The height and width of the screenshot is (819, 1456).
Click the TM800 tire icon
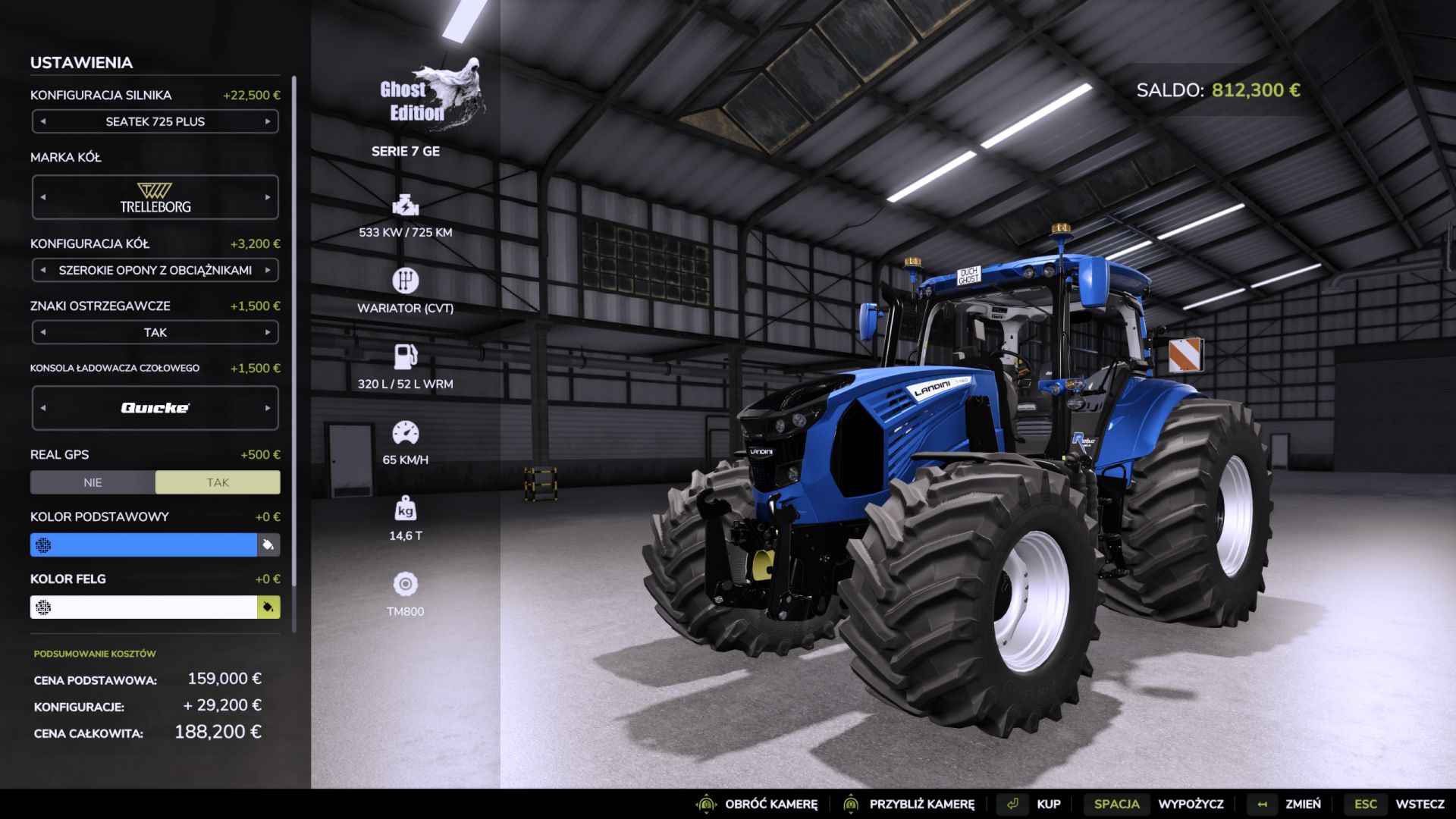407,585
